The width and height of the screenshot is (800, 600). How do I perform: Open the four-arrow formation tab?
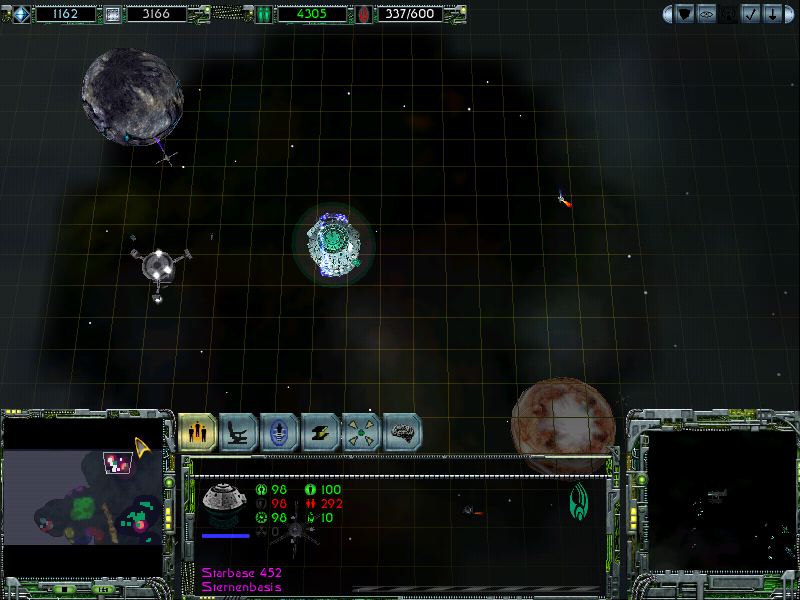[x=361, y=432]
